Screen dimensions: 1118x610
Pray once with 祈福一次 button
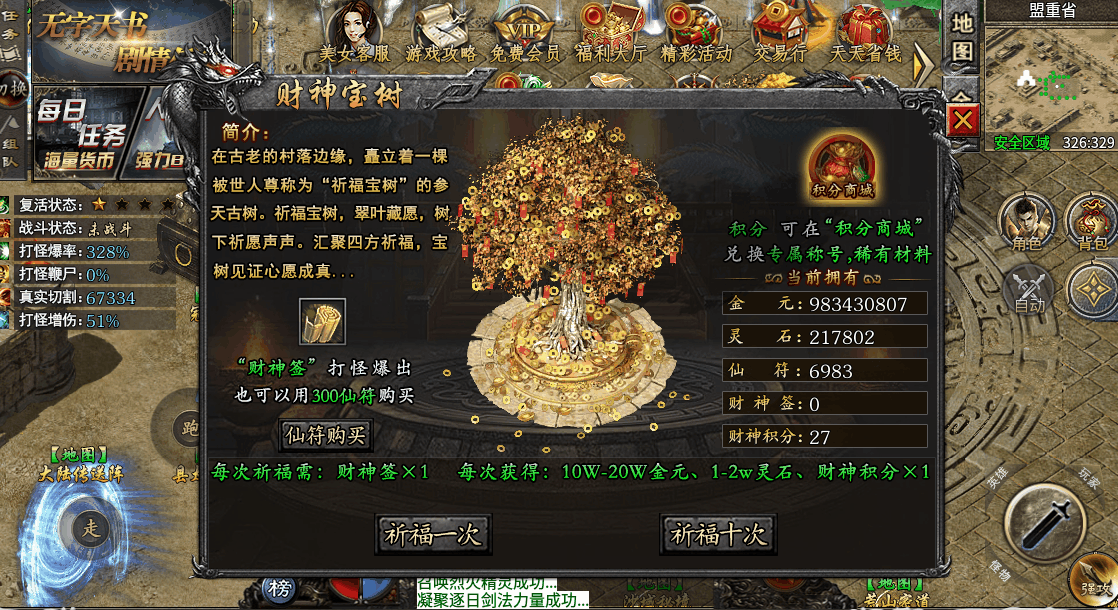coord(433,534)
